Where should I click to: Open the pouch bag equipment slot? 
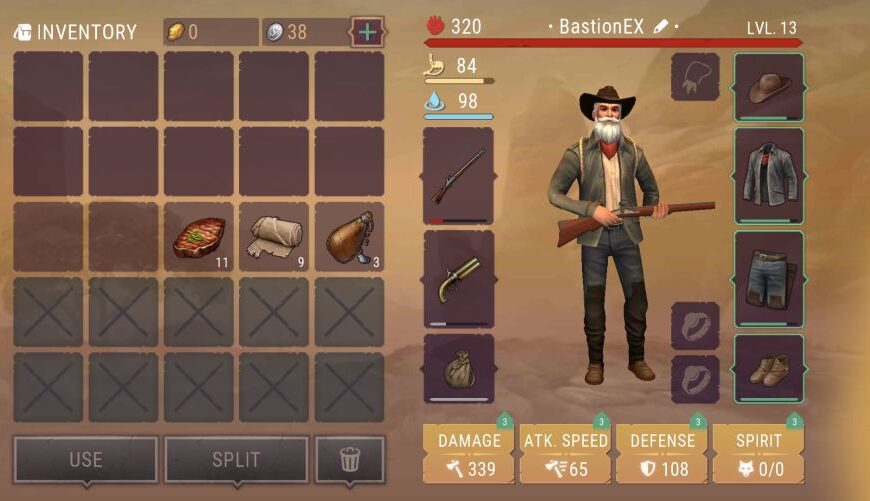click(x=458, y=368)
